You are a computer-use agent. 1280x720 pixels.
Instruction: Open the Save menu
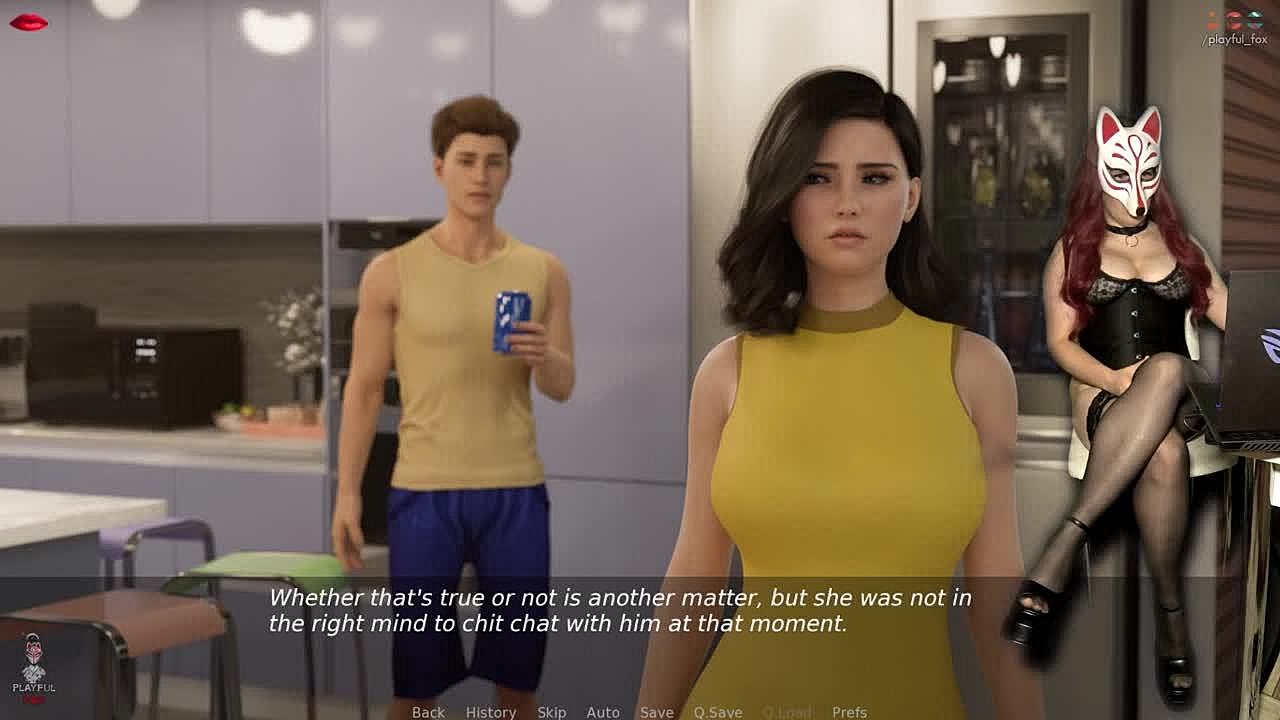click(x=656, y=712)
